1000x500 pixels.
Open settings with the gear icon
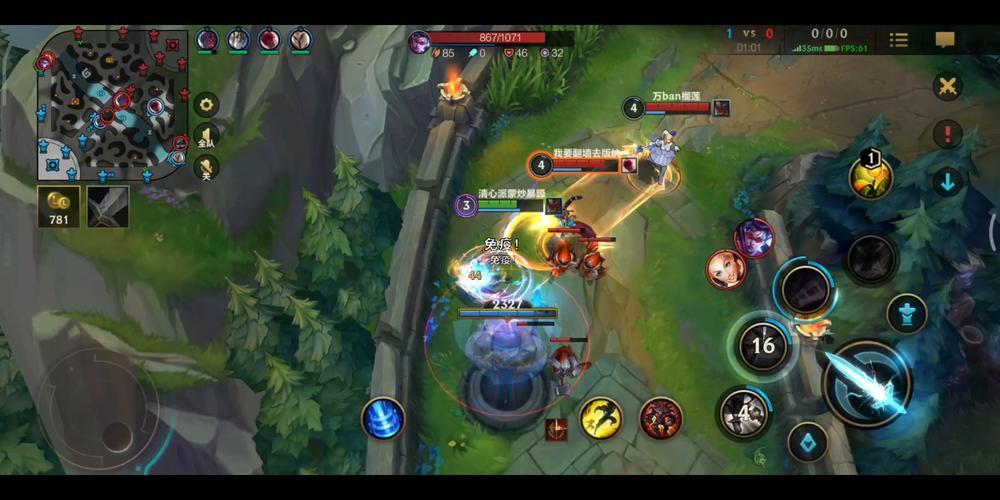[x=206, y=103]
